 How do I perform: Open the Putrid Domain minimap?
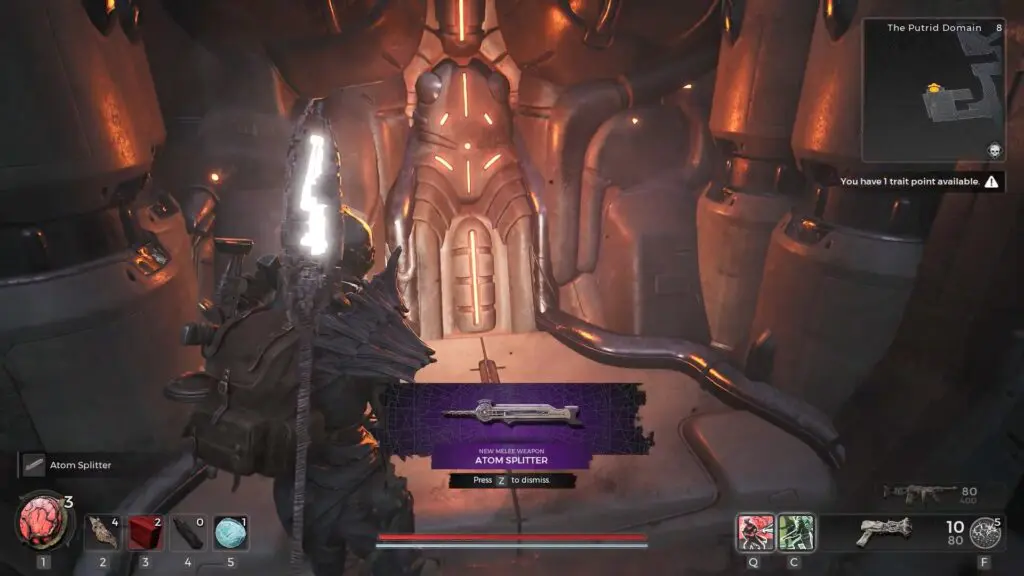pyautogui.click(x=932, y=90)
